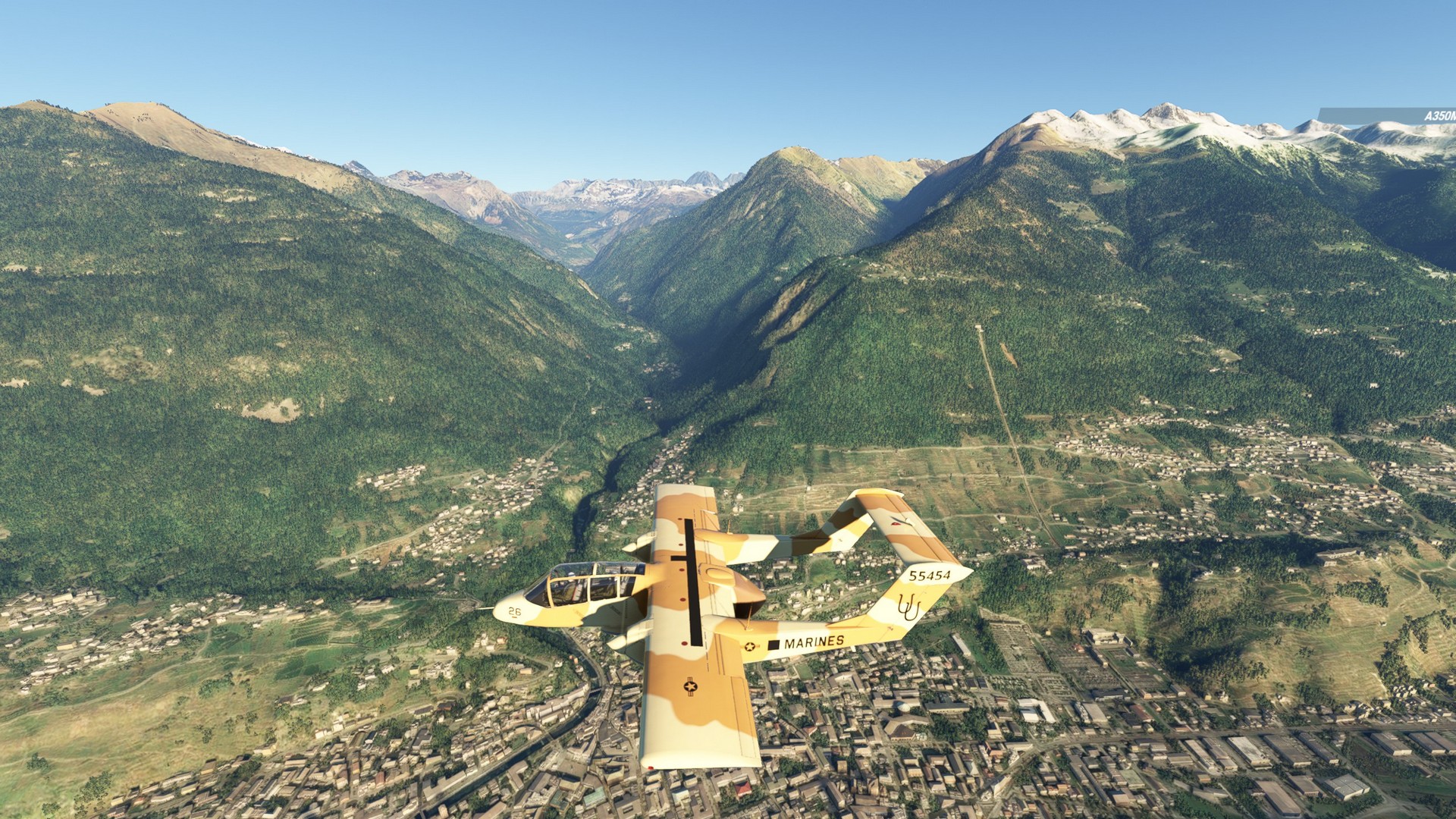Image resolution: width=1456 pixels, height=819 pixels.
Task: Select the A350M aircraft nameplate
Action: coord(1436,116)
